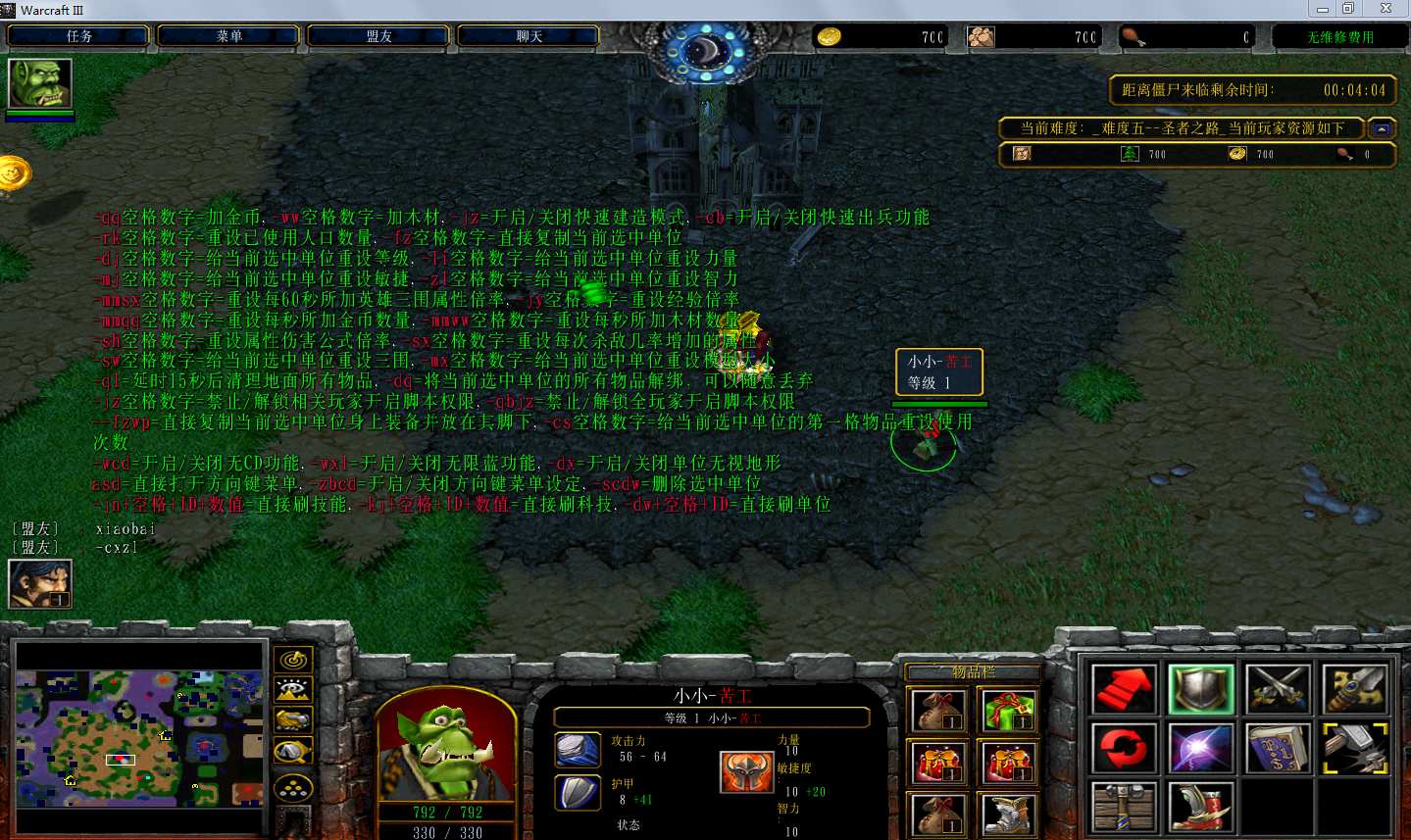Activate the red upward arrow command
Image resolution: width=1411 pixels, height=840 pixels.
(x=1123, y=690)
